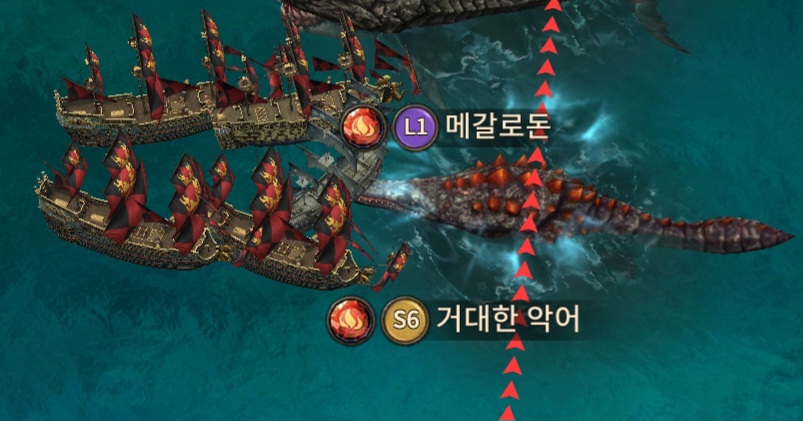Click the purple L1 badge

point(414,128)
